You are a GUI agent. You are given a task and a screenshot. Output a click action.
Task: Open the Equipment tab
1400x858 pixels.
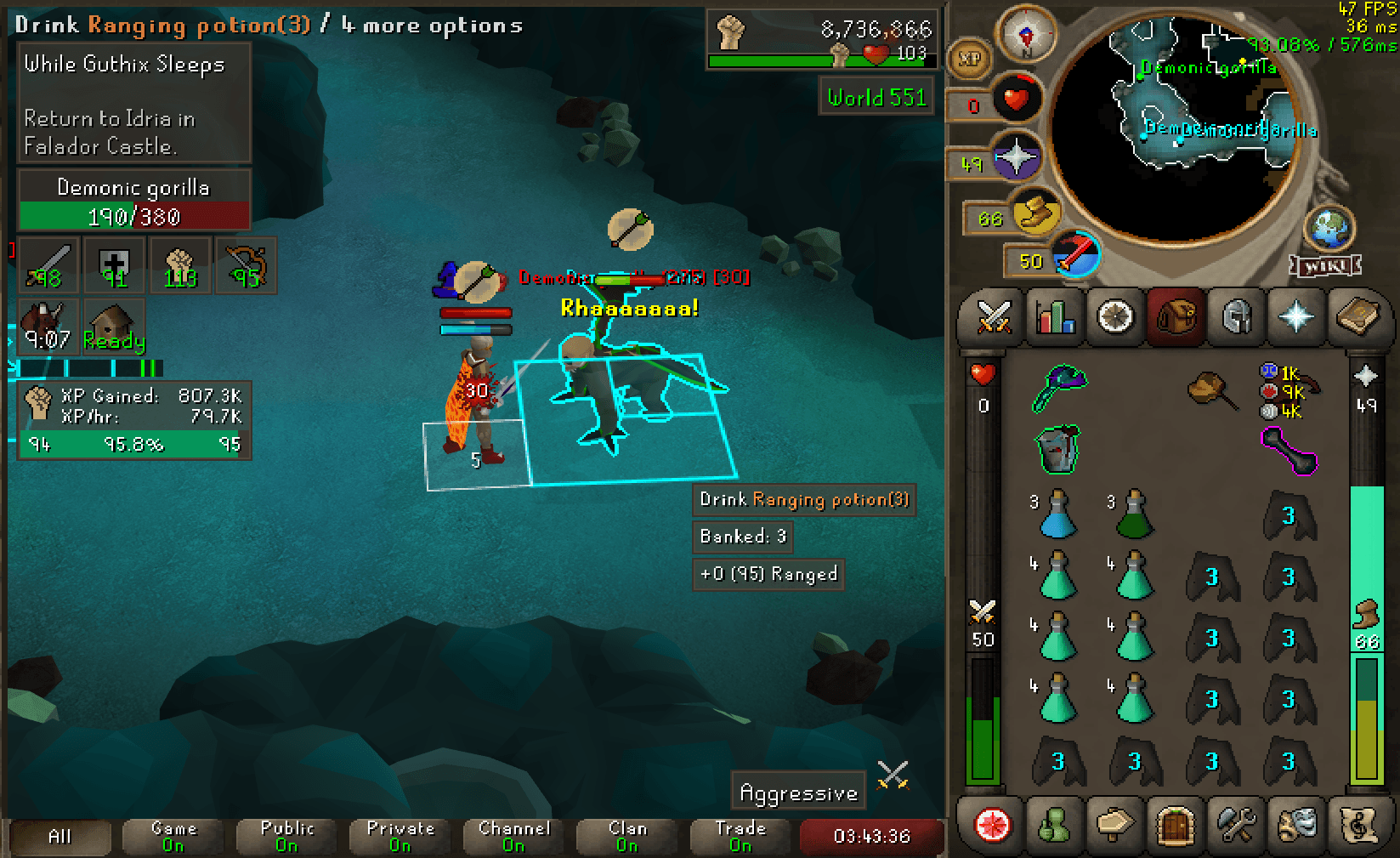click(x=1235, y=317)
